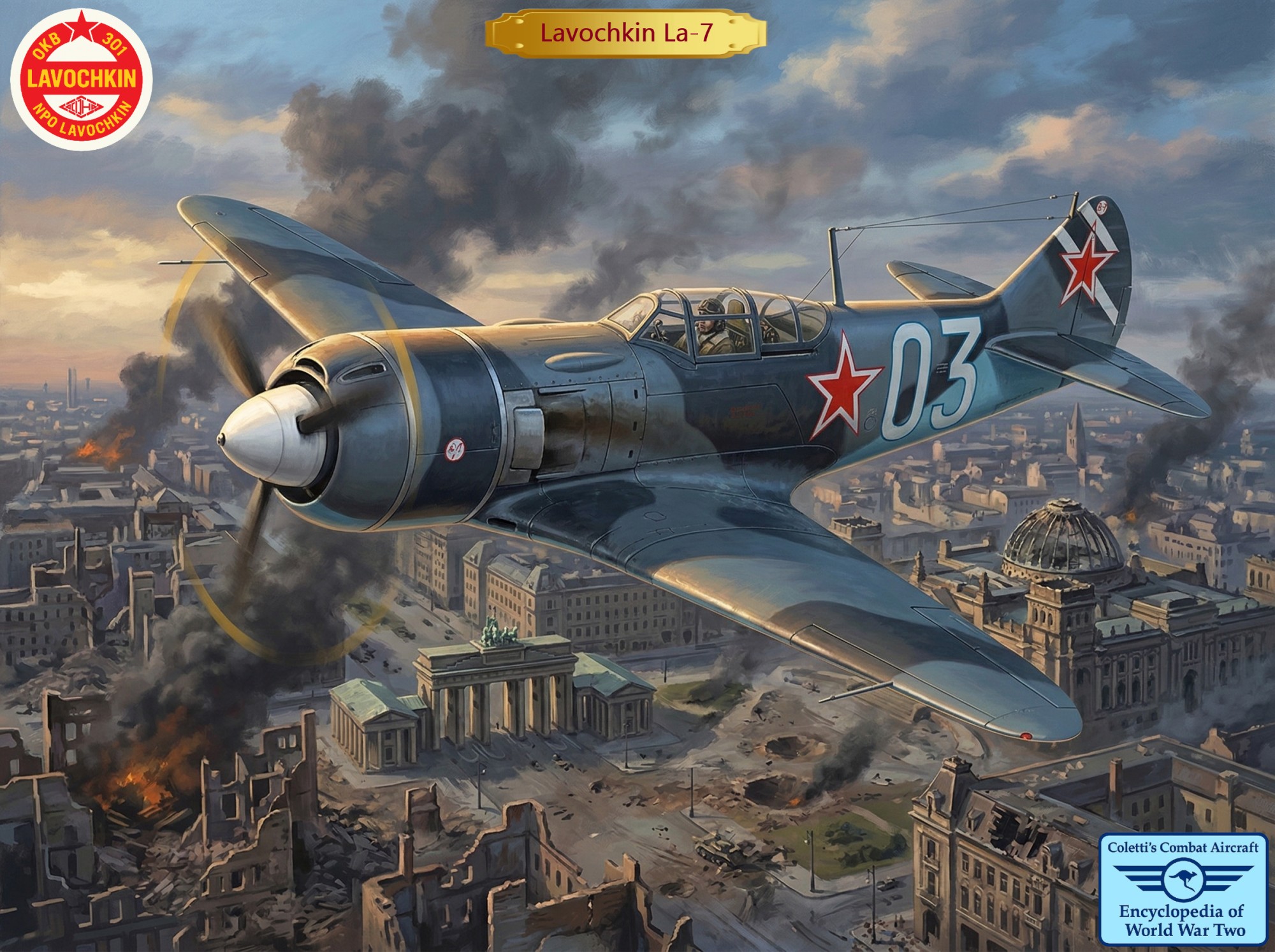Select the Coletti's Combat Aircraft Encyclopedia badge
Viewport: 1275px width, 952px height.
[1183, 888]
